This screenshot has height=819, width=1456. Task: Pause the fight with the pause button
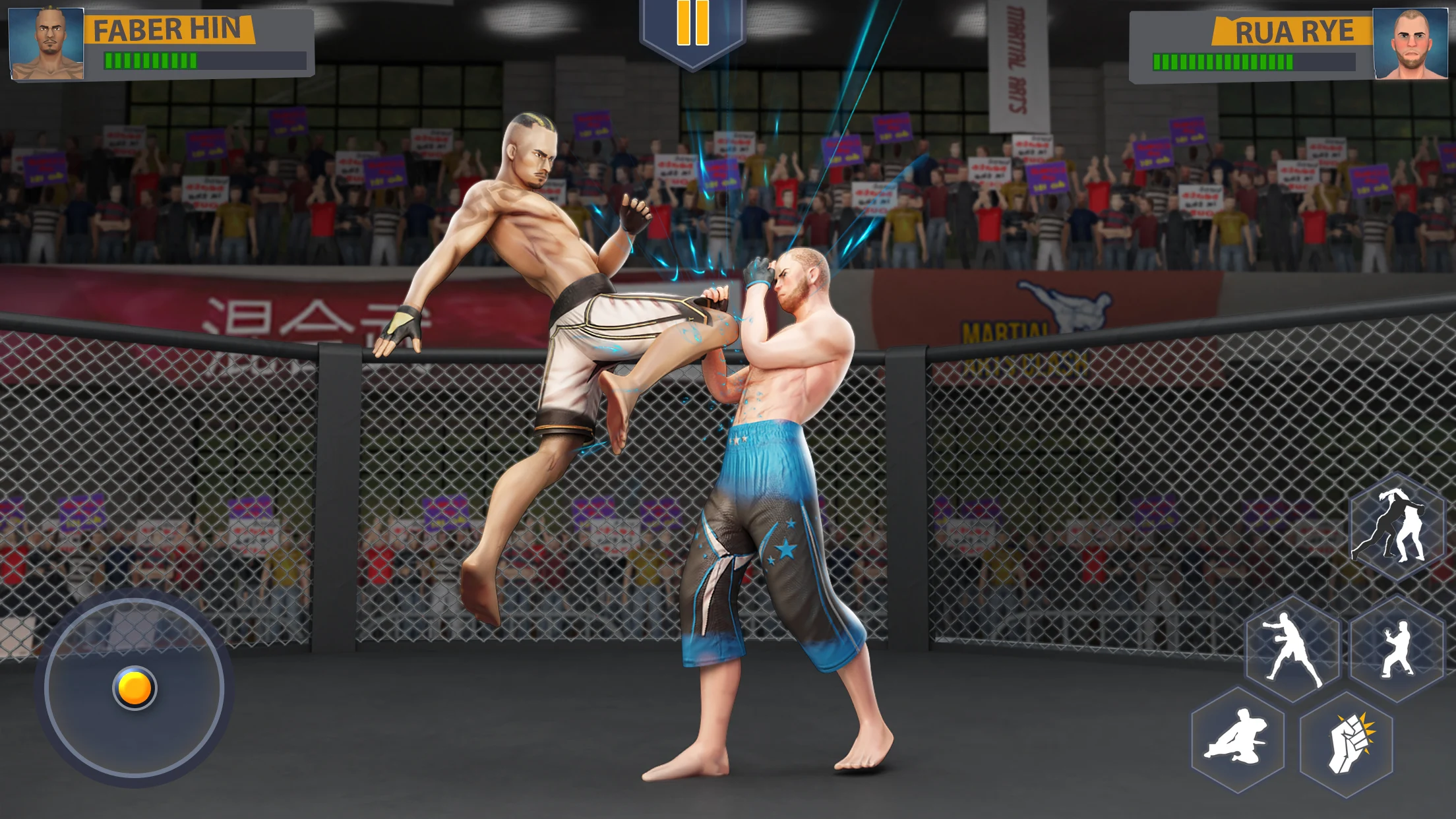[x=692, y=25]
